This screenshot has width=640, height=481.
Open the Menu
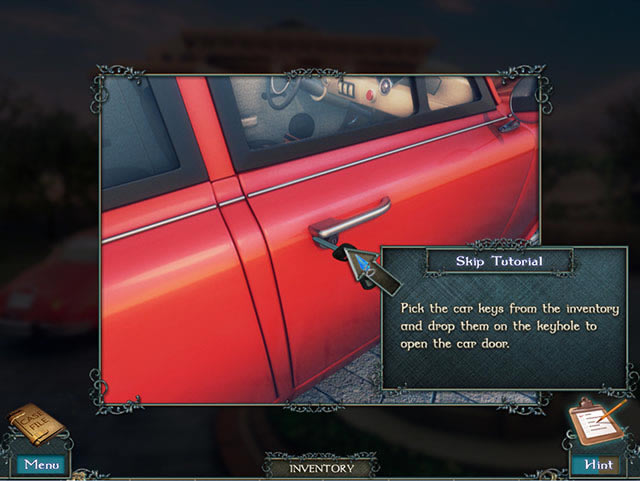(41, 464)
